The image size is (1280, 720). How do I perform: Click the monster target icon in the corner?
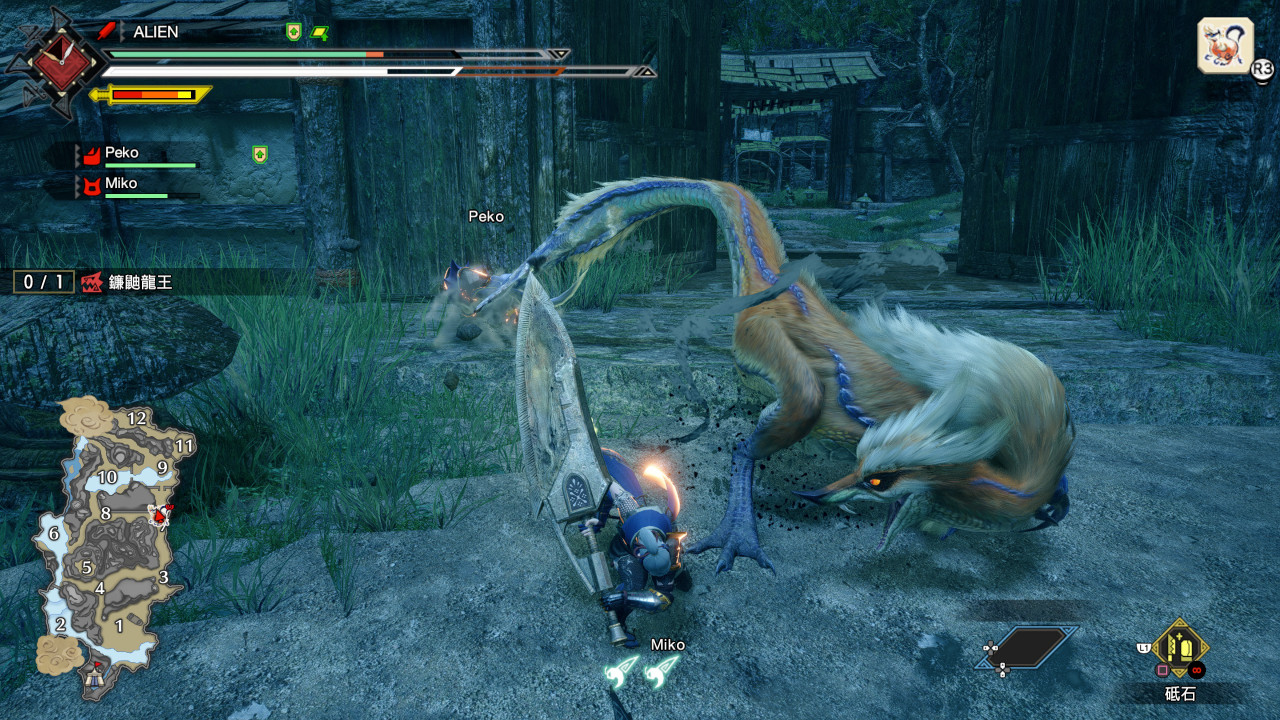tap(1225, 45)
